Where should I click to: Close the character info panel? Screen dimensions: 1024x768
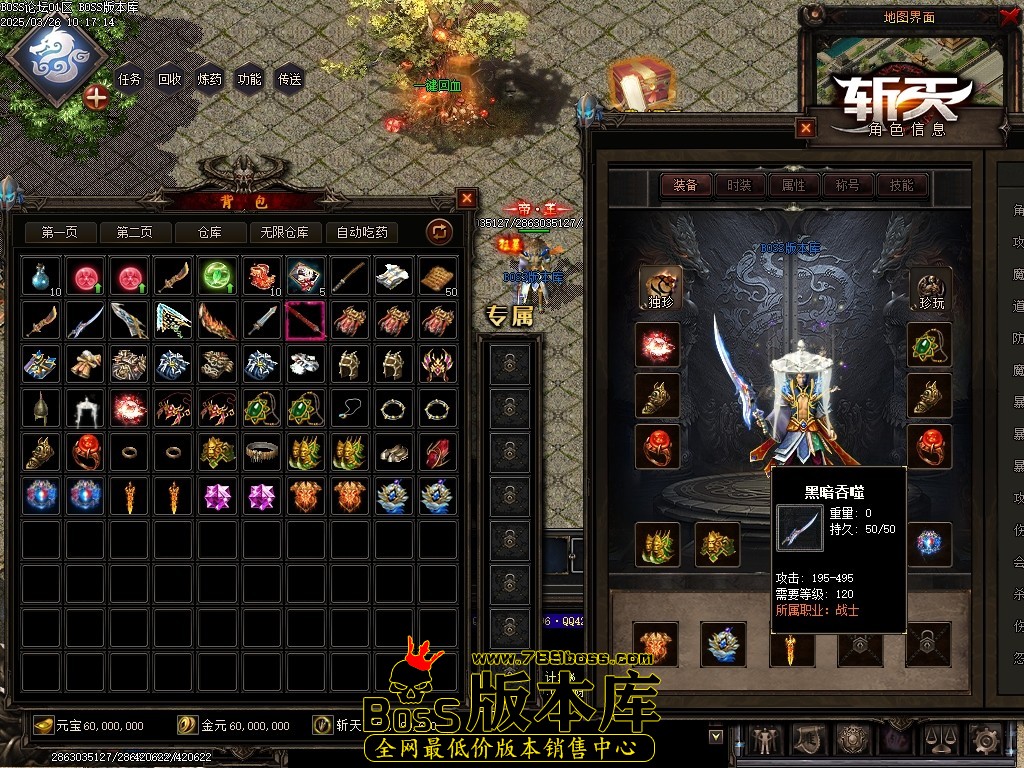806,128
